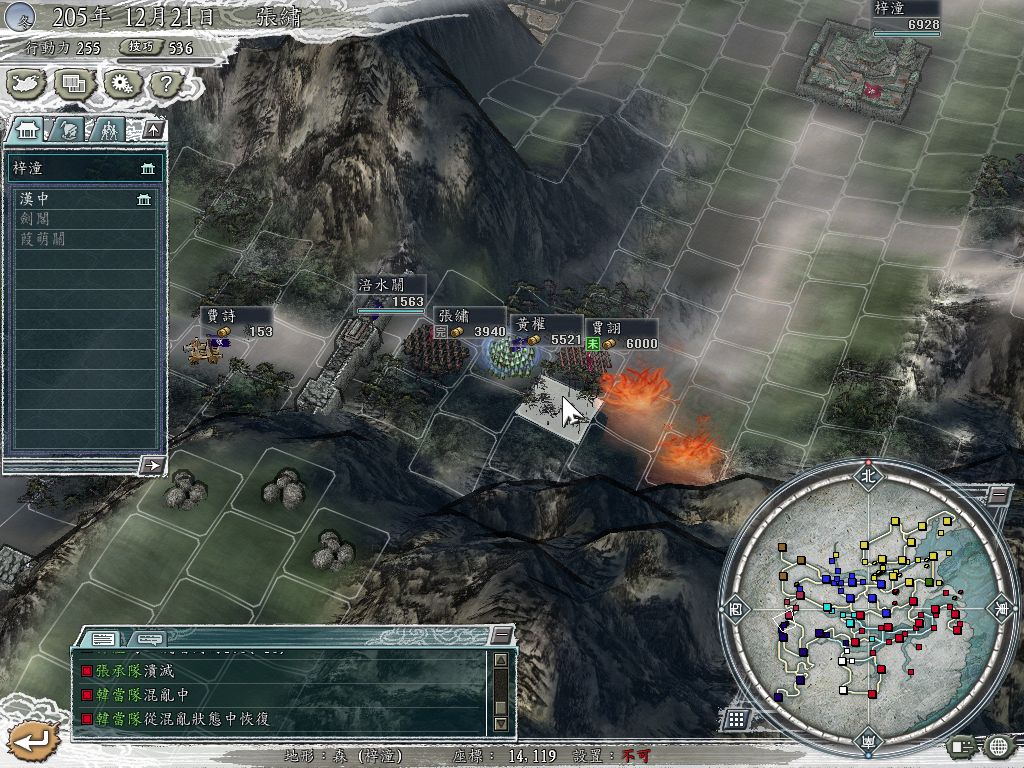Toggle the grid button beside minimap
Viewport: 1024px width, 768px height.
pyautogui.click(x=735, y=718)
